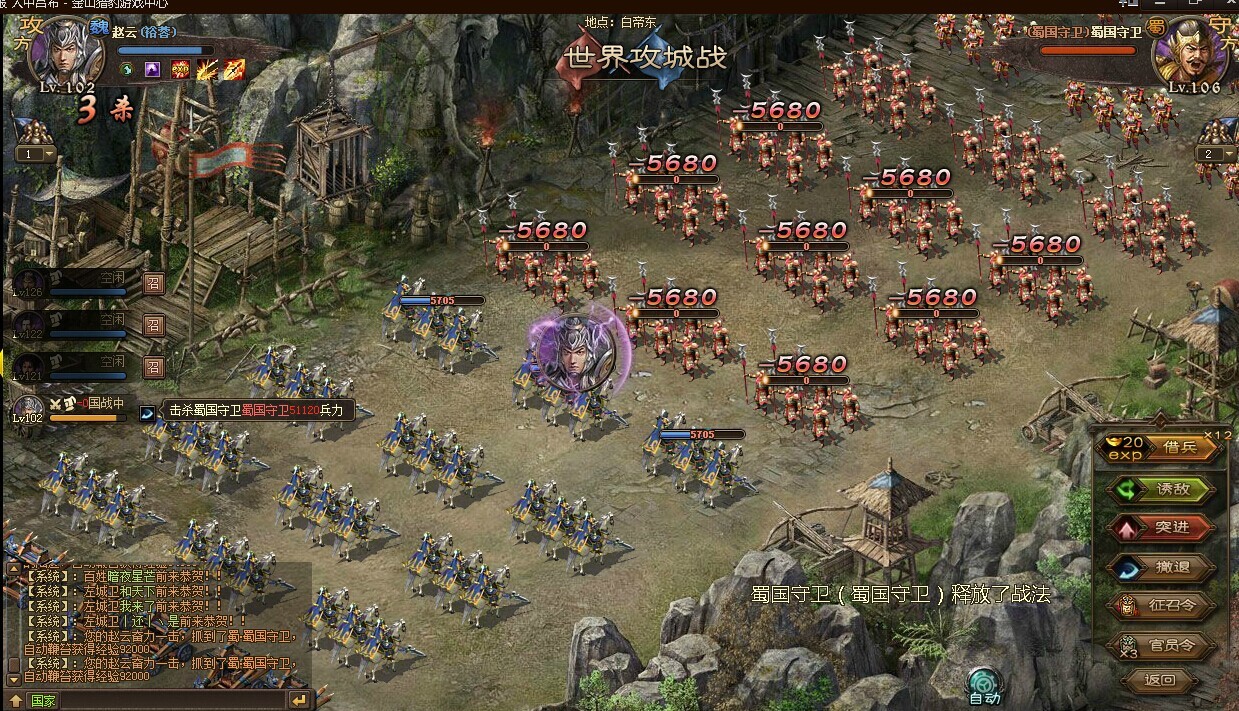Activate the green 诱敌 lure enemy command

pyautogui.click(x=1172, y=489)
